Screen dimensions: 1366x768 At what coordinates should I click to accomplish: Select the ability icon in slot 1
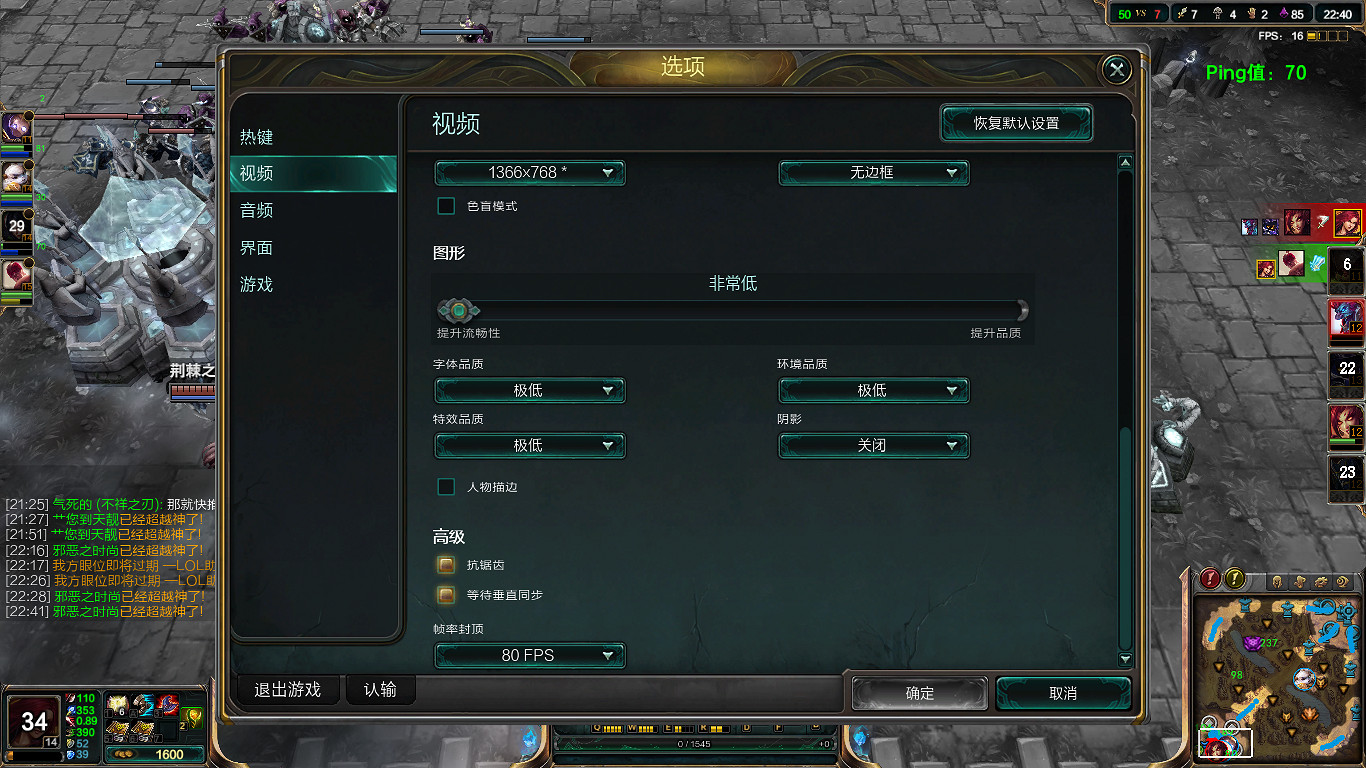click(118, 703)
